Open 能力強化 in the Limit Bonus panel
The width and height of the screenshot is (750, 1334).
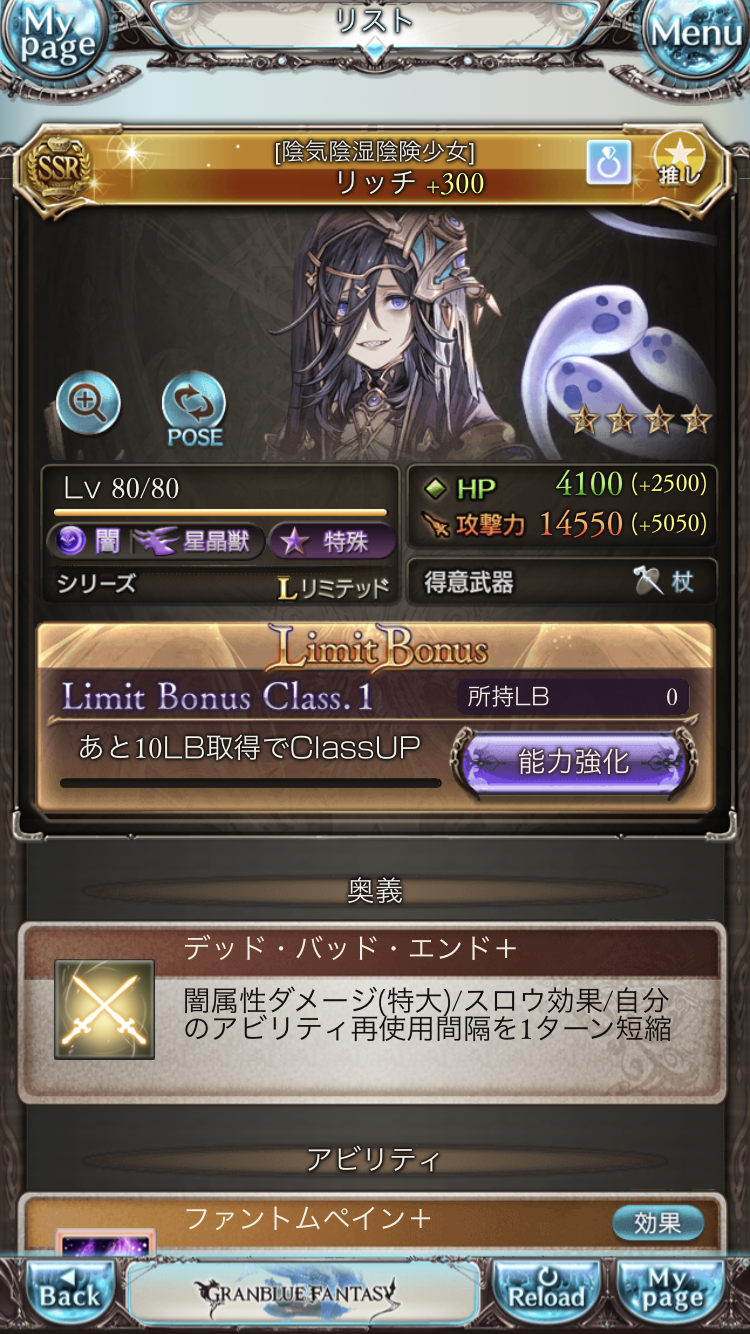pos(573,763)
